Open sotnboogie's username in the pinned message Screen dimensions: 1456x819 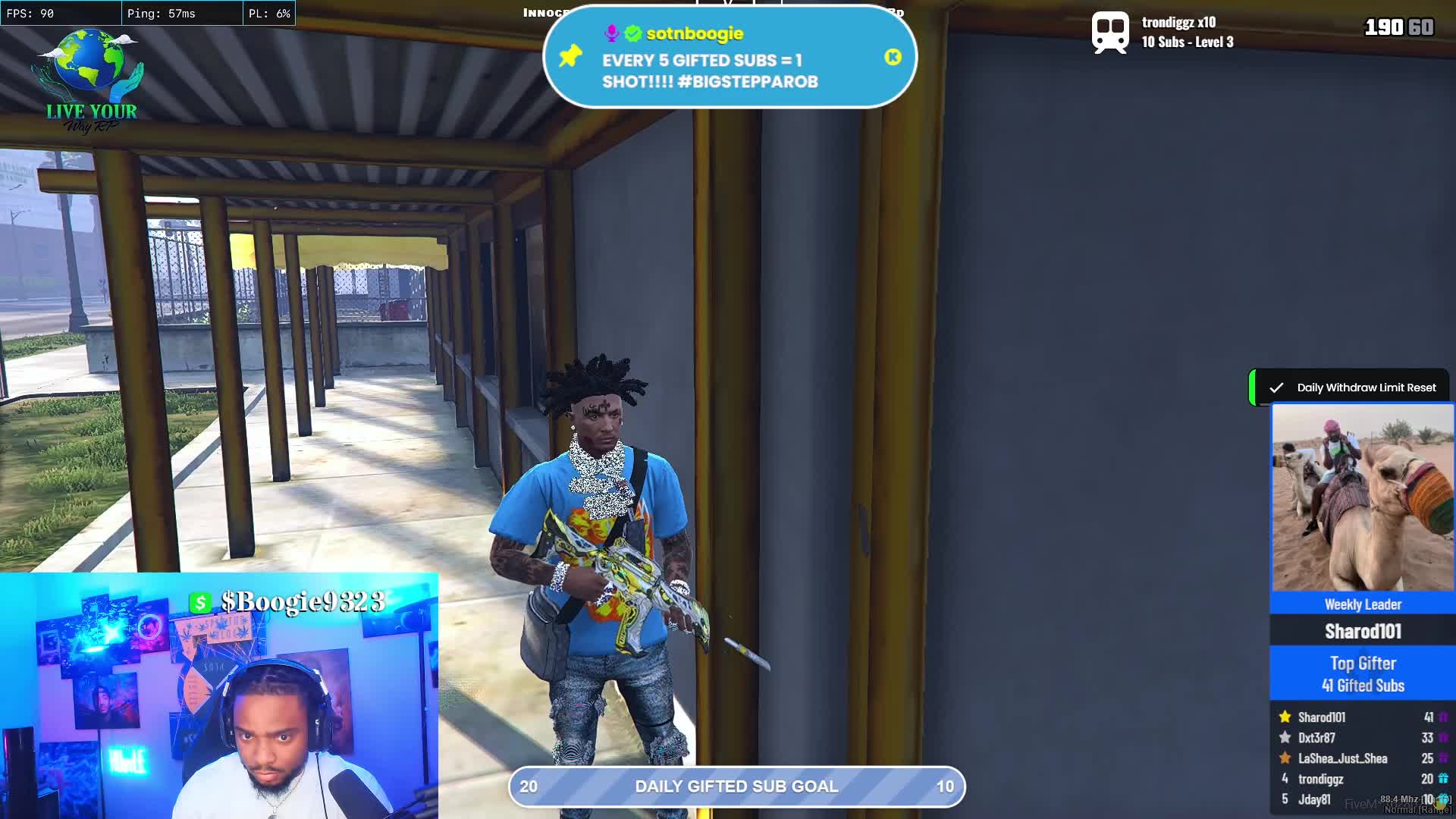click(x=694, y=33)
